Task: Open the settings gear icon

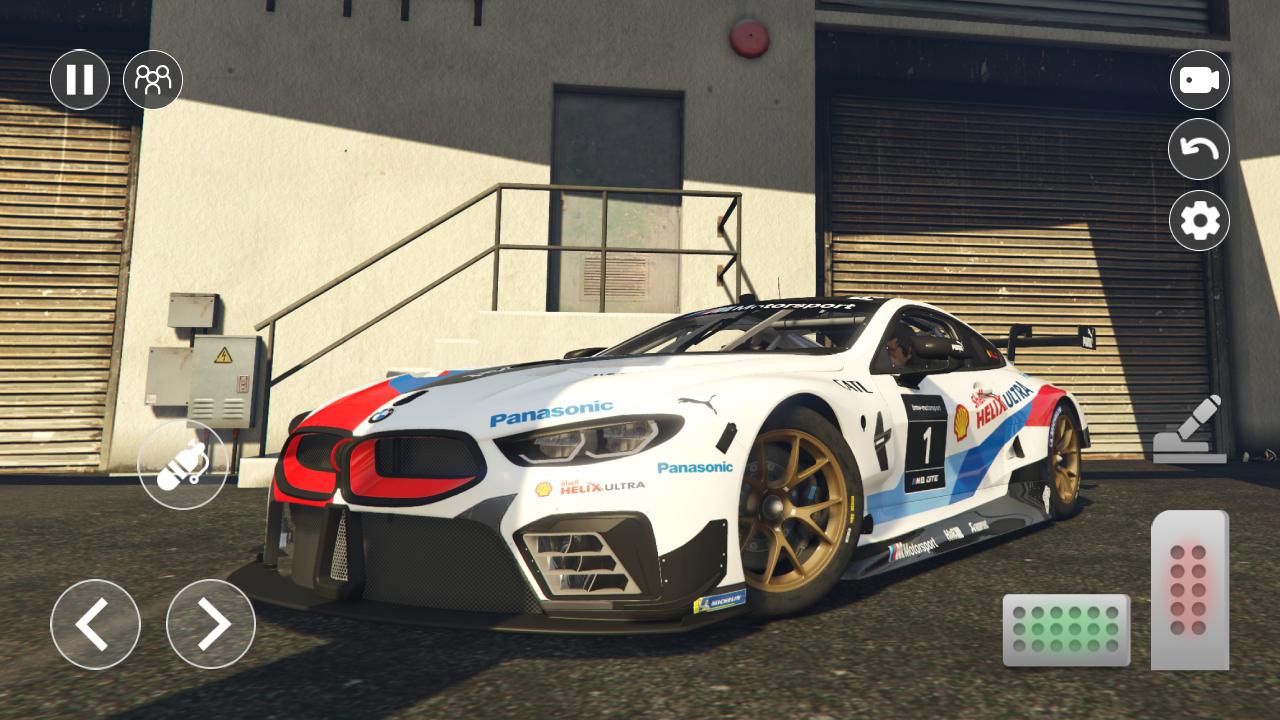Action: (x=1200, y=220)
